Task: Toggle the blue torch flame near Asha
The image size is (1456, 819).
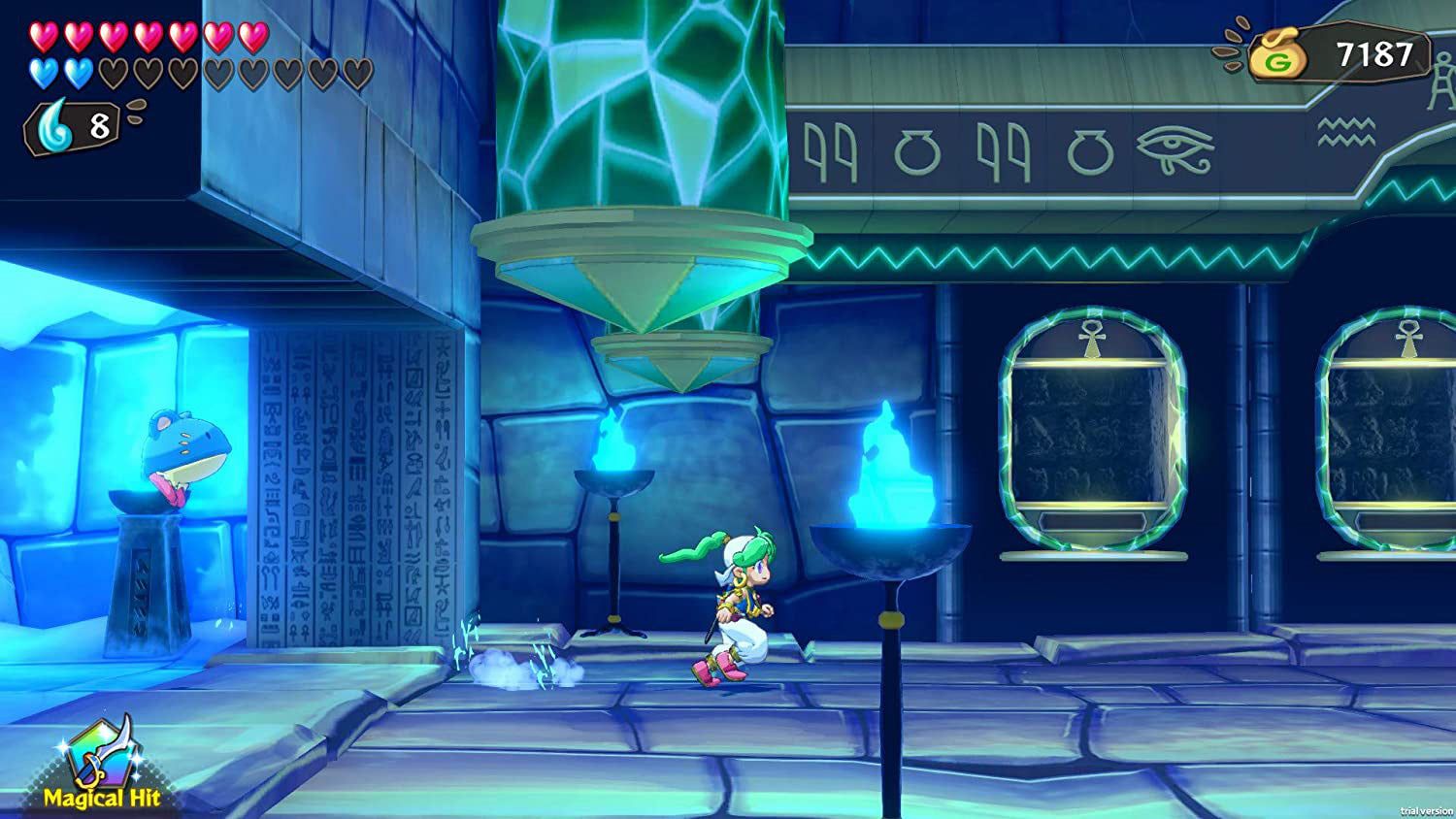Action: 885,456
